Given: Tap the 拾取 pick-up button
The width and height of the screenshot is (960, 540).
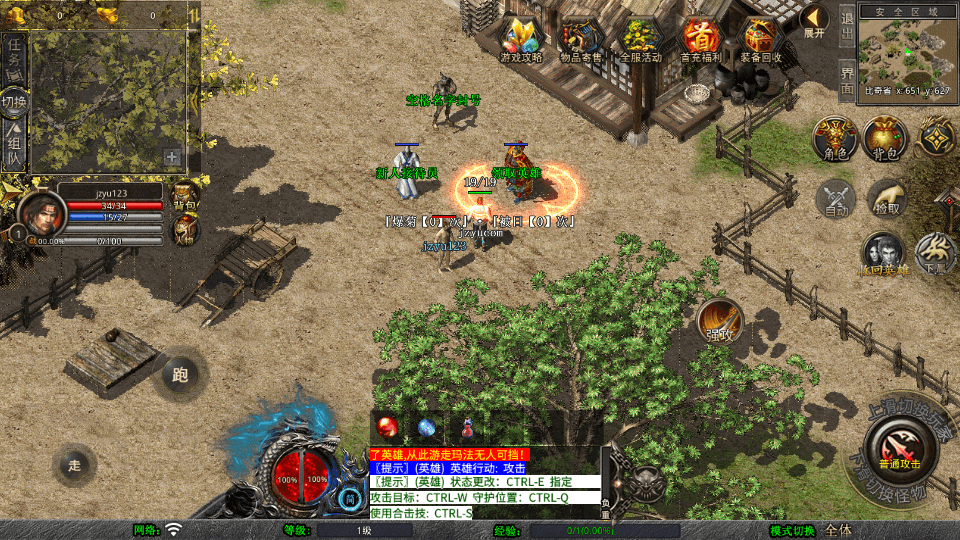Looking at the screenshot, I should point(886,198).
